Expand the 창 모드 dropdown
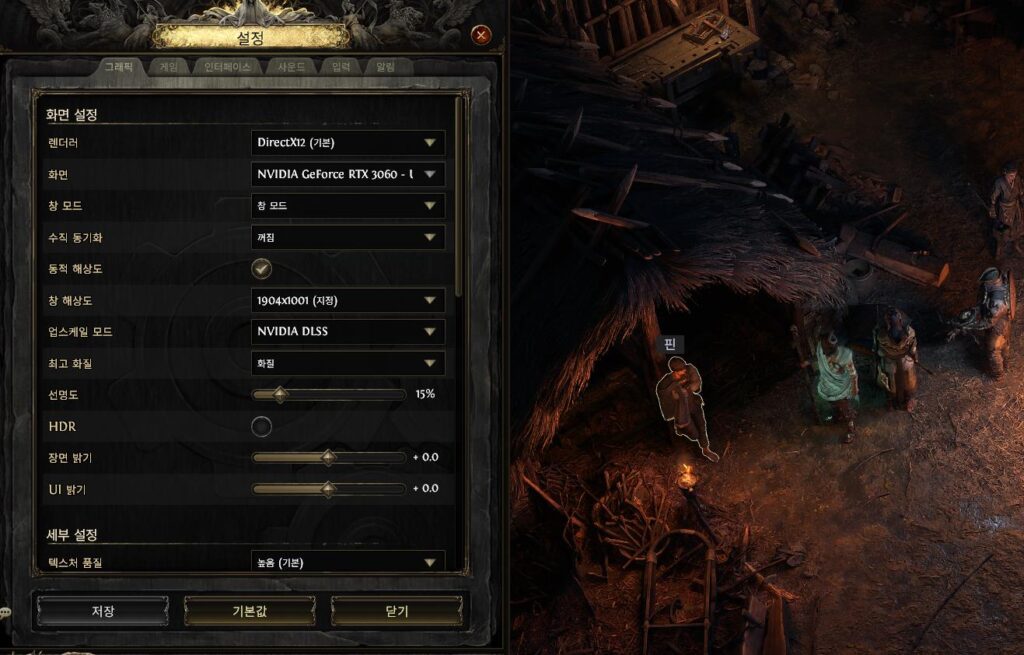Image resolution: width=1024 pixels, height=655 pixels. (347, 206)
